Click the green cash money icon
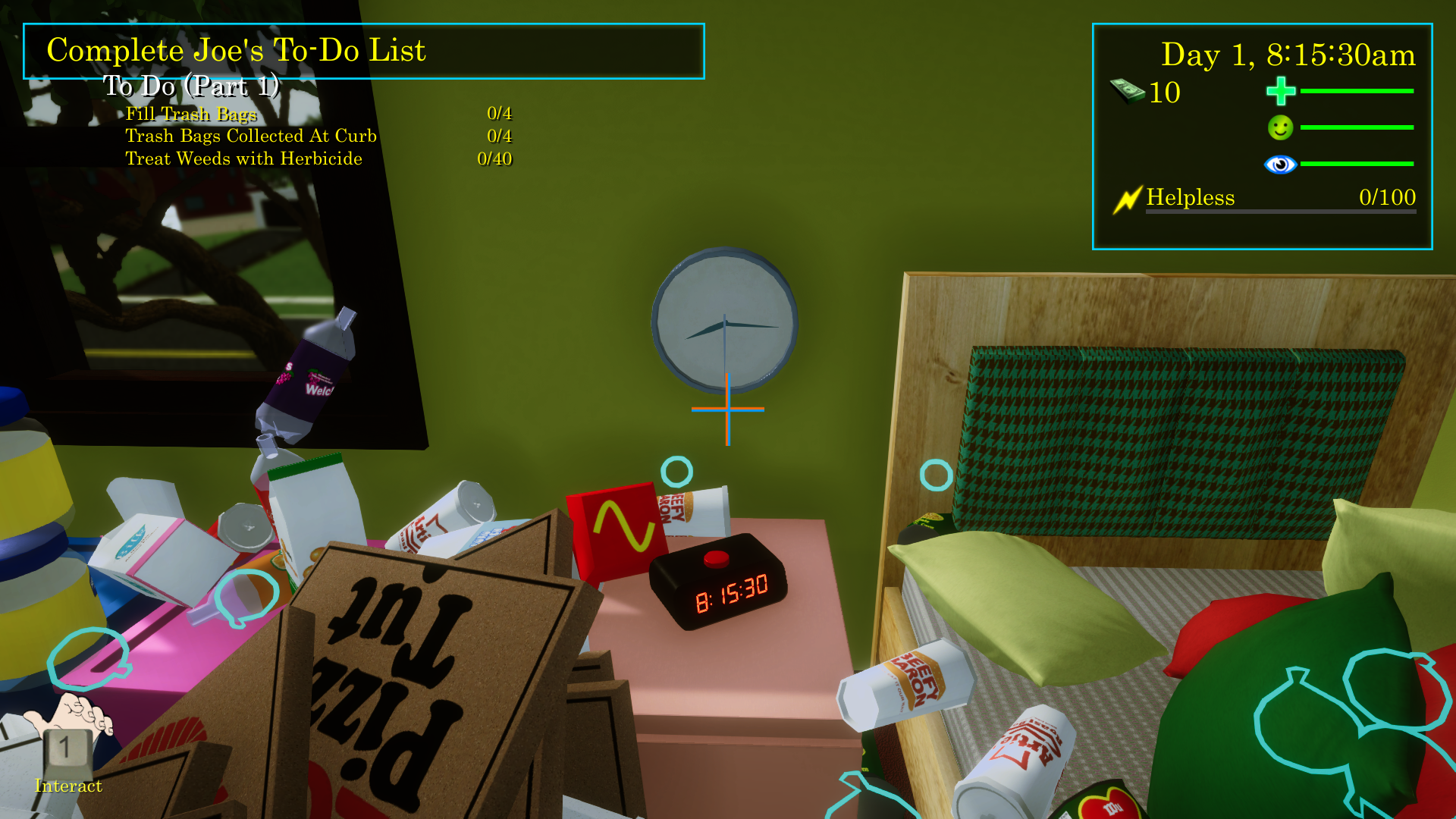The height and width of the screenshot is (819, 1456). (1127, 91)
